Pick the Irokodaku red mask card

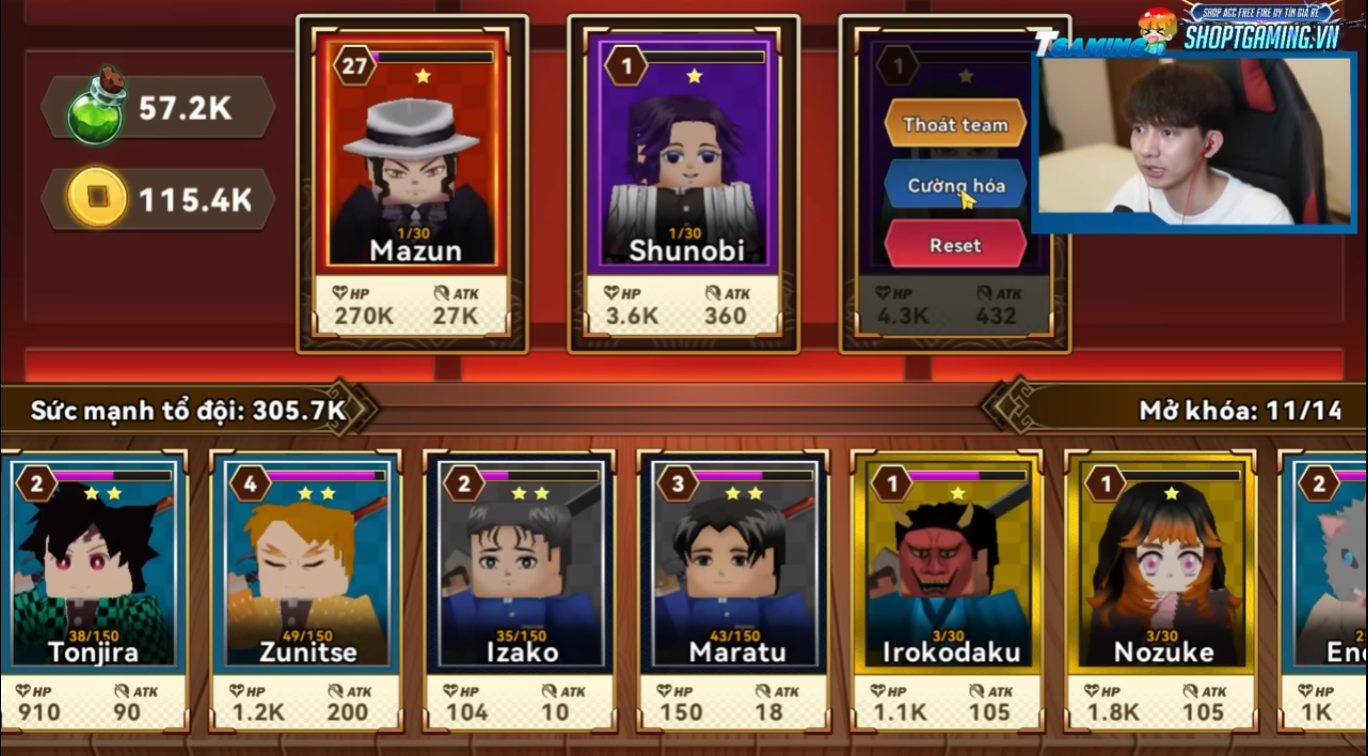click(948, 590)
